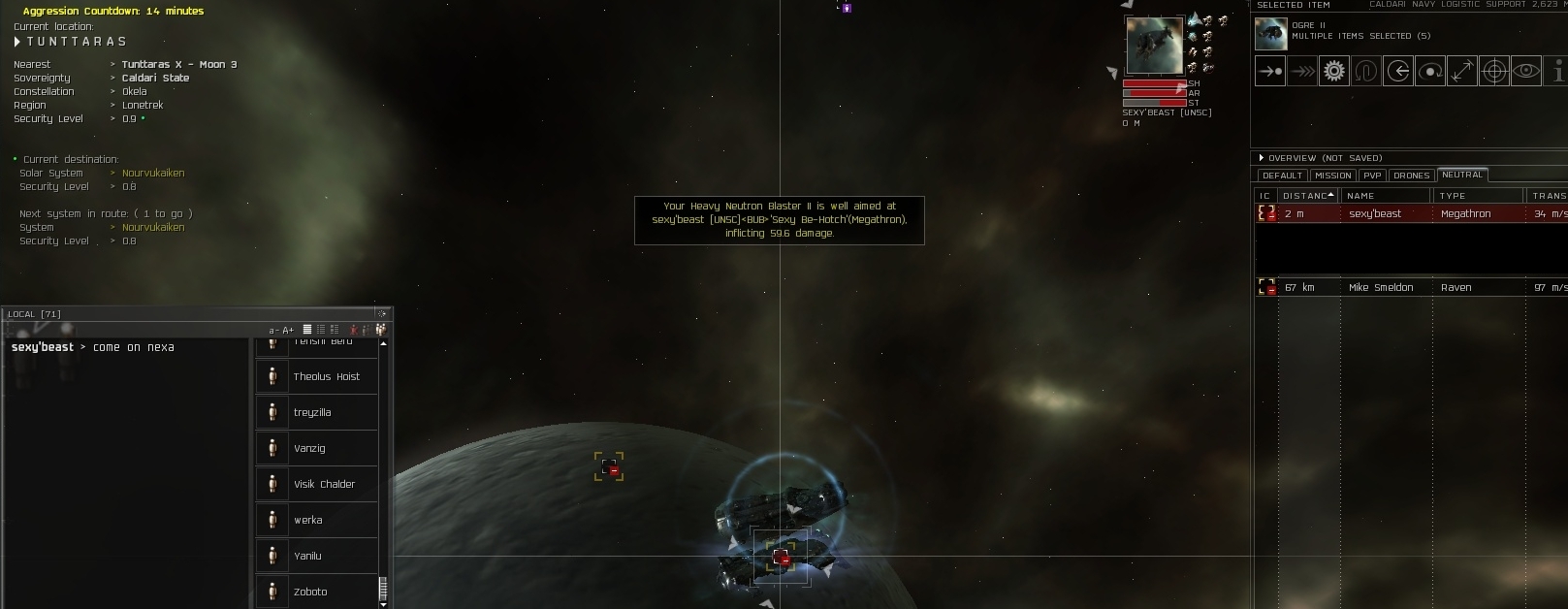Click the Approach arrow button
Viewport: 1568px width, 609px height.
[x=1269, y=71]
